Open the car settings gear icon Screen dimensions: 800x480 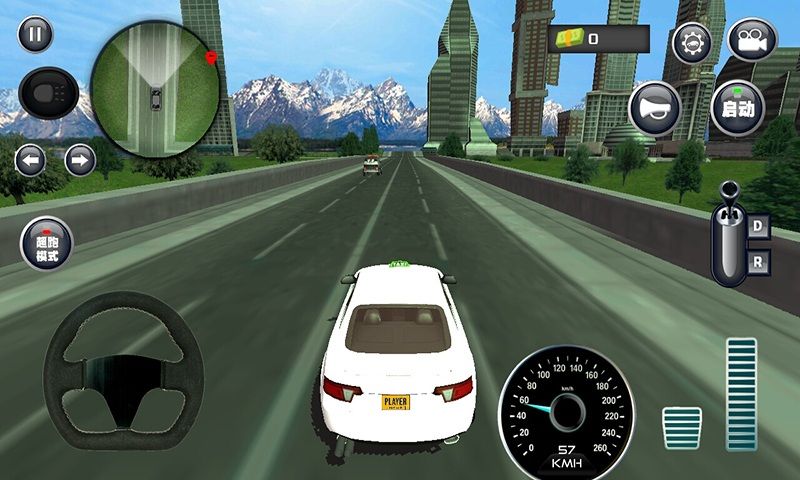(691, 43)
